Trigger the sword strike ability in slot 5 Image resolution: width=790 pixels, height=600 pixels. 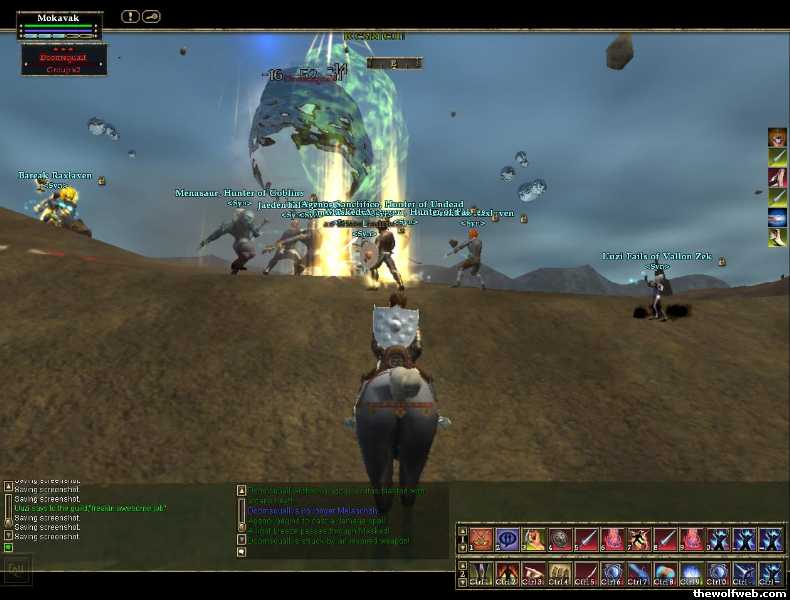pos(586,539)
